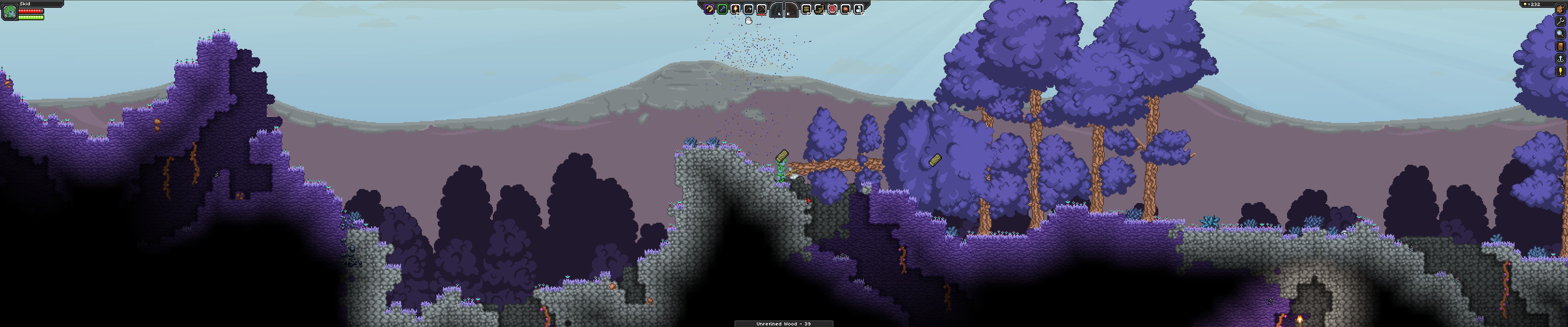
Task: Open the red codex book
Action: pyautogui.click(x=1560, y=46)
